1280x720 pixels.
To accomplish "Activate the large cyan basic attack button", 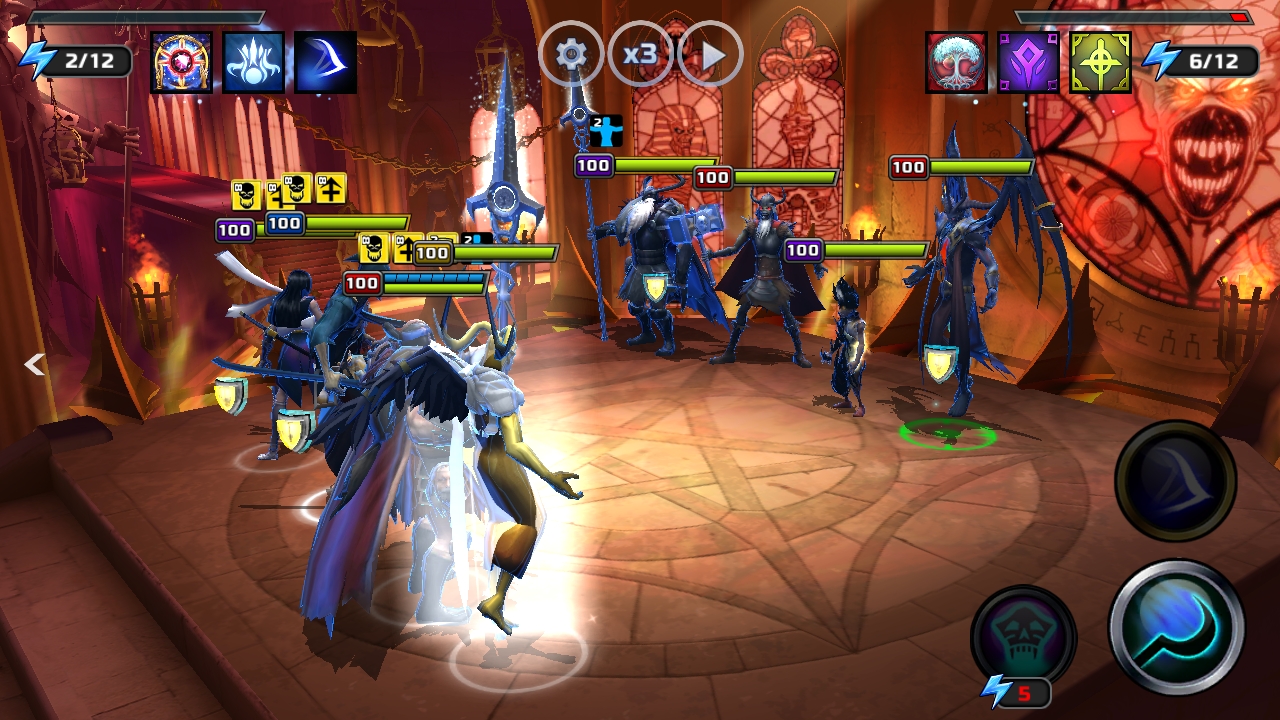I will click(1176, 627).
